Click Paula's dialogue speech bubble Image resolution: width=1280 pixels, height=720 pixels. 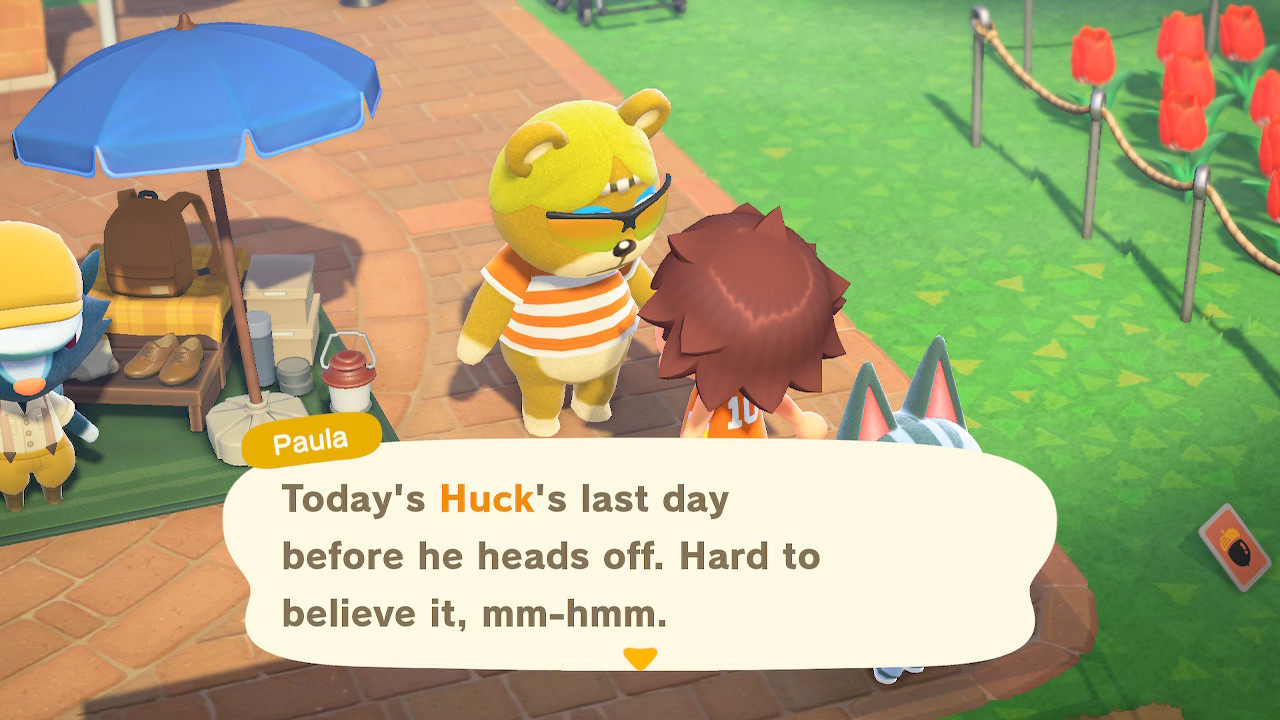(x=638, y=555)
